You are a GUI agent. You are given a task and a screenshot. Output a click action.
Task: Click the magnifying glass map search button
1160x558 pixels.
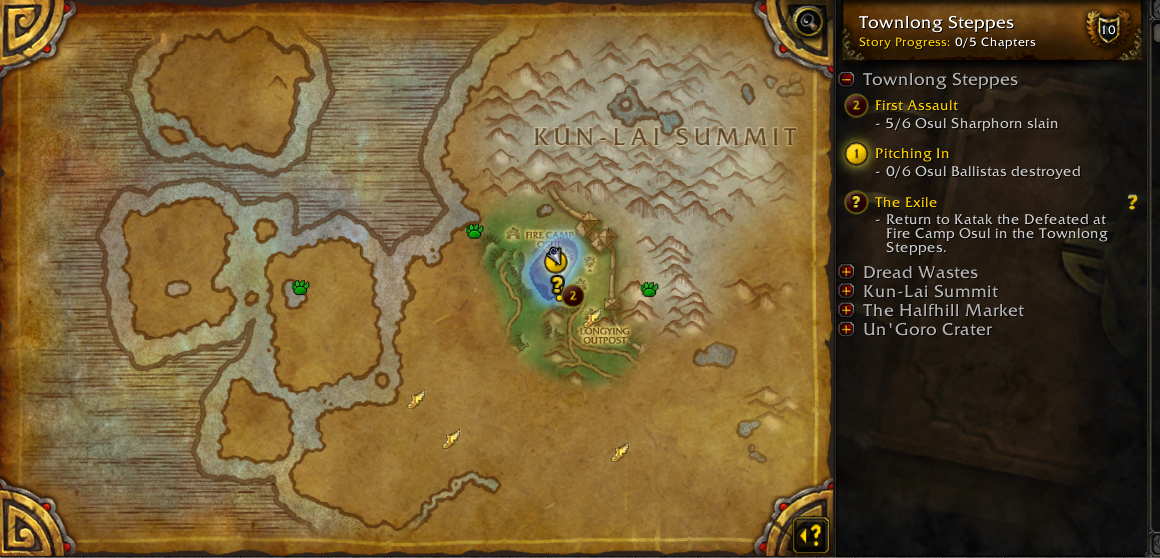806,20
